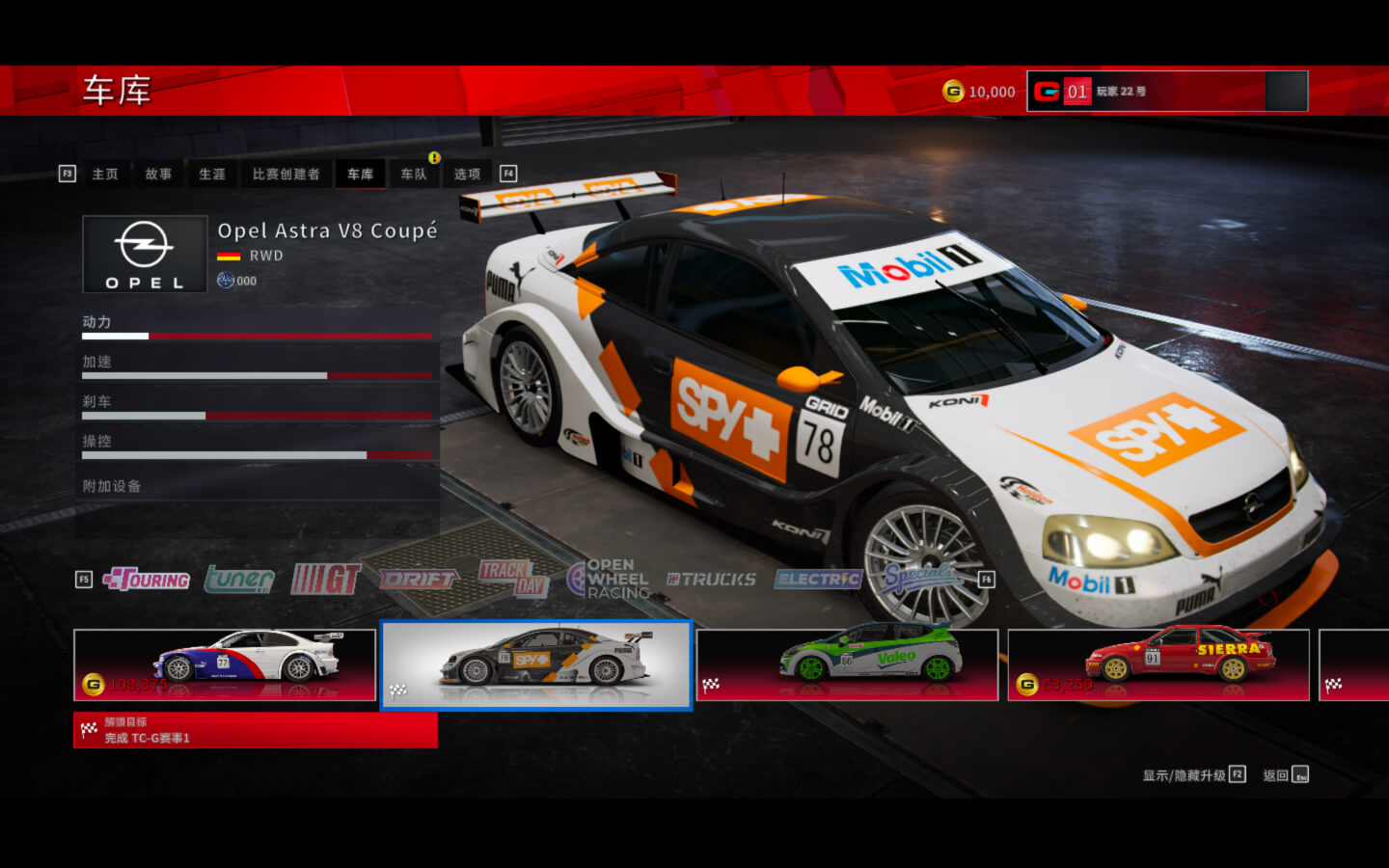The height and width of the screenshot is (868, 1389).
Task: Open the 选项 options tab
Action: [467, 175]
